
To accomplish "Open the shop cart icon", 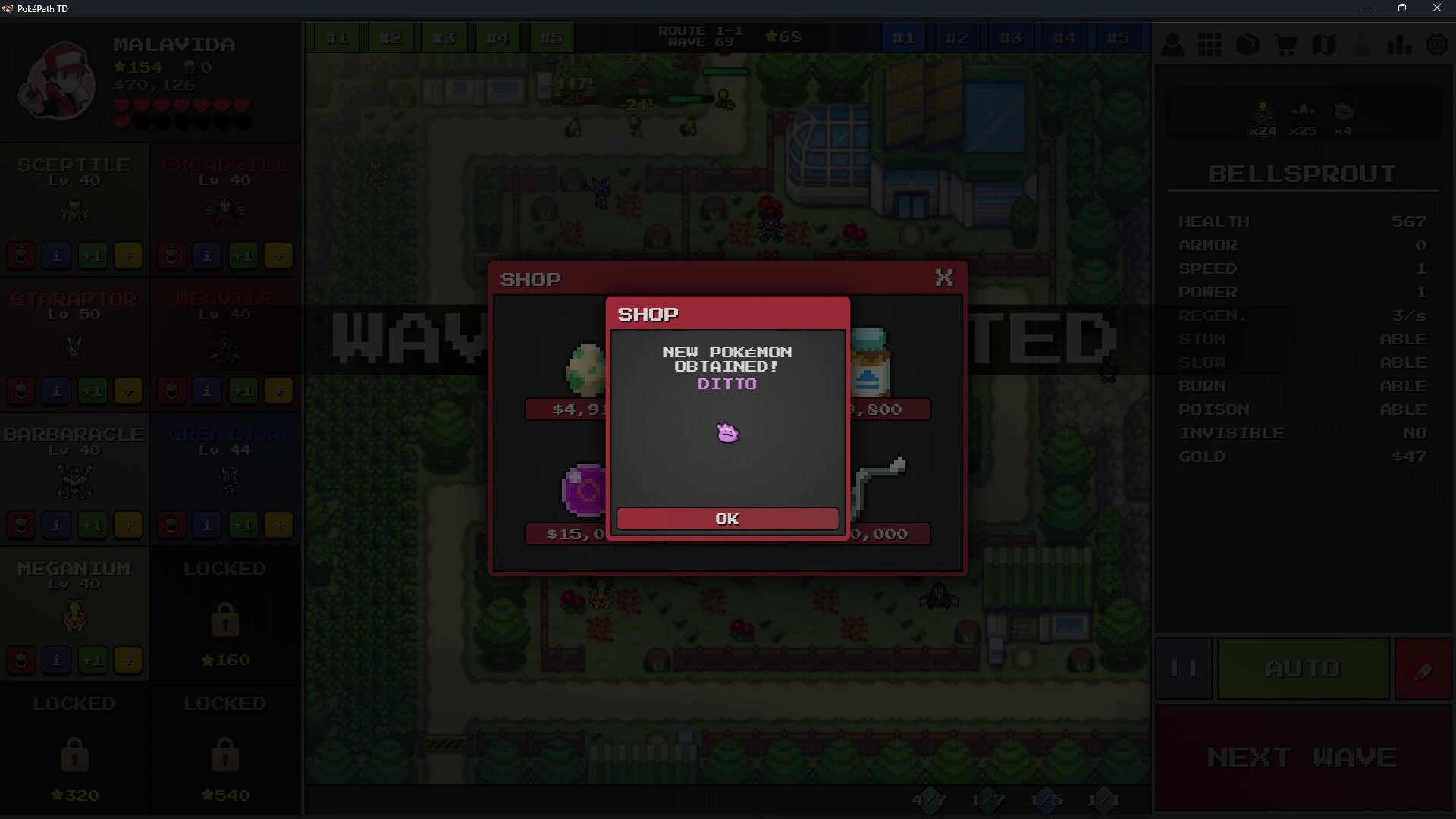I will (1286, 45).
